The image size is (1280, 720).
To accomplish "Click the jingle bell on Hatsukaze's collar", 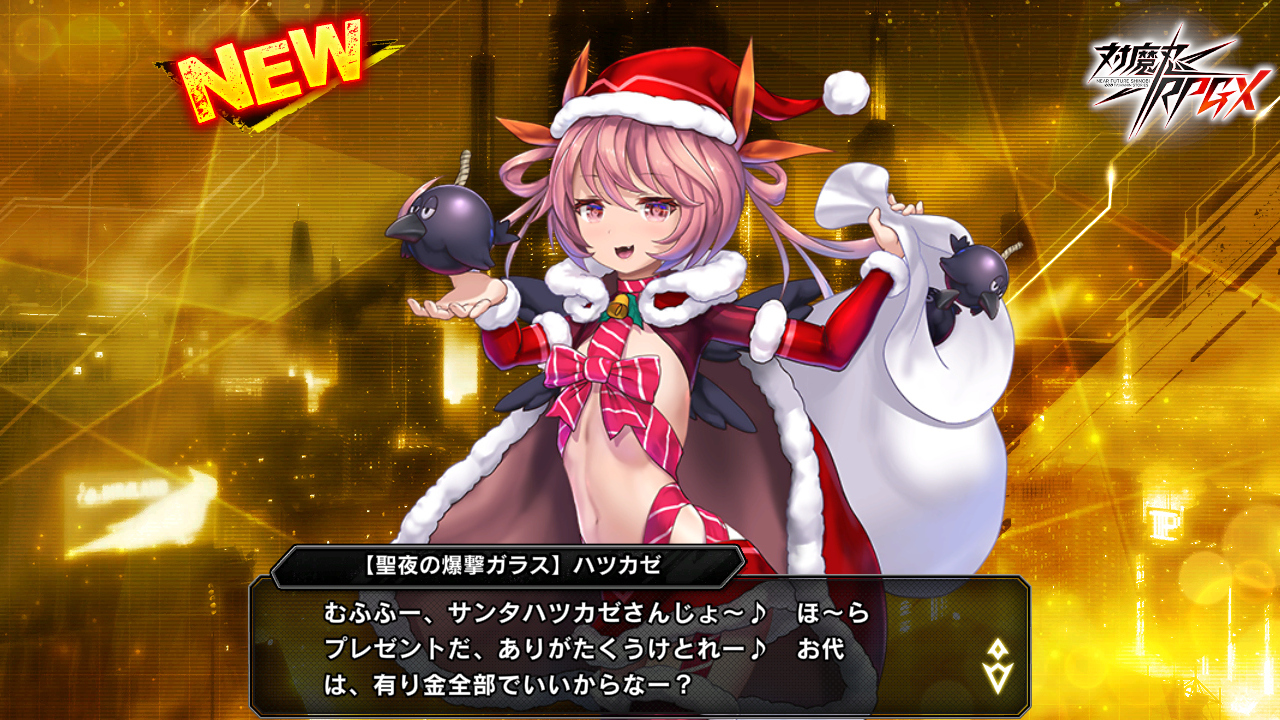I will [x=617, y=305].
